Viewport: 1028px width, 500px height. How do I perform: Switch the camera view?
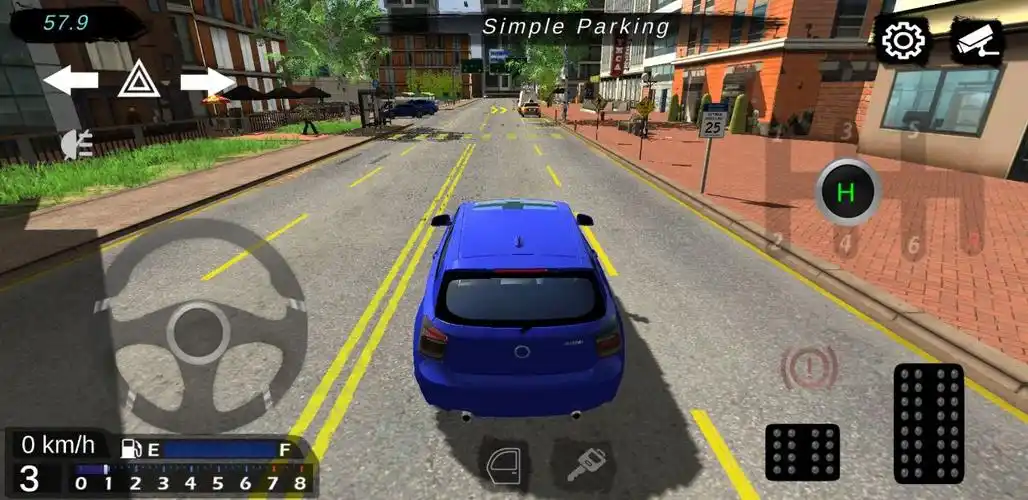click(x=976, y=41)
